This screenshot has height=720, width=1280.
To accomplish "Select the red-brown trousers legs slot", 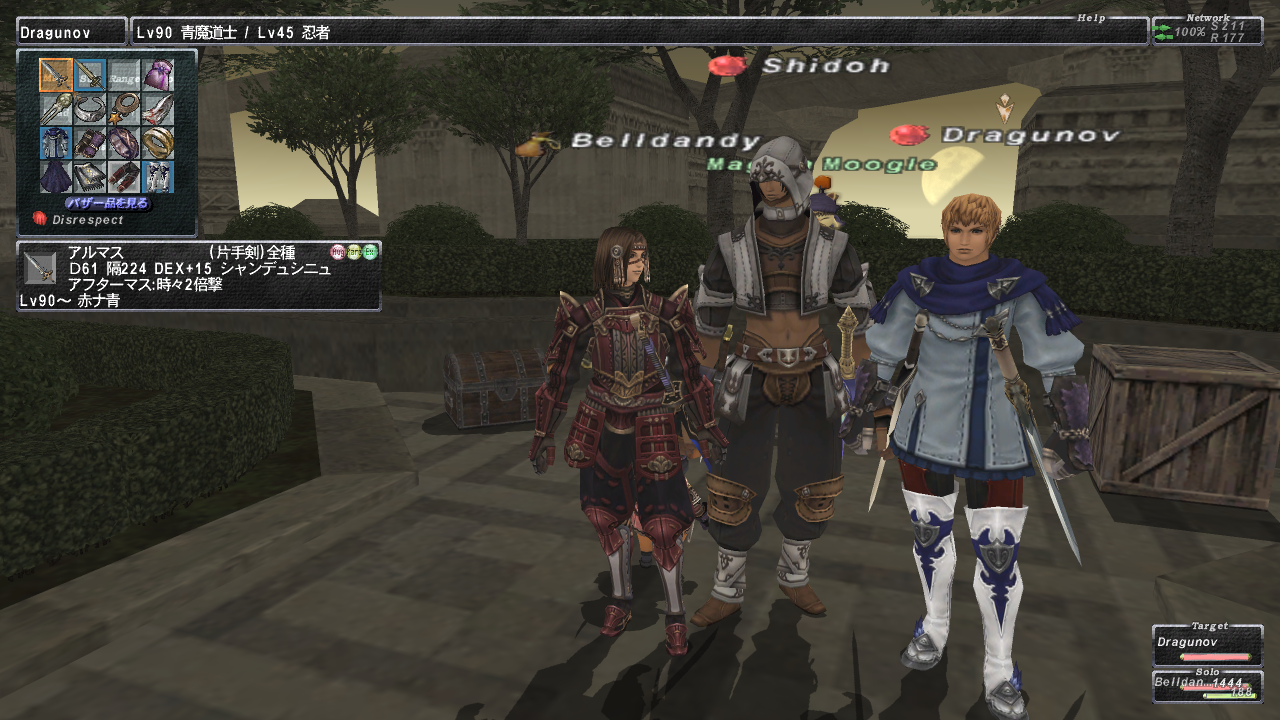I will coord(124,177).
